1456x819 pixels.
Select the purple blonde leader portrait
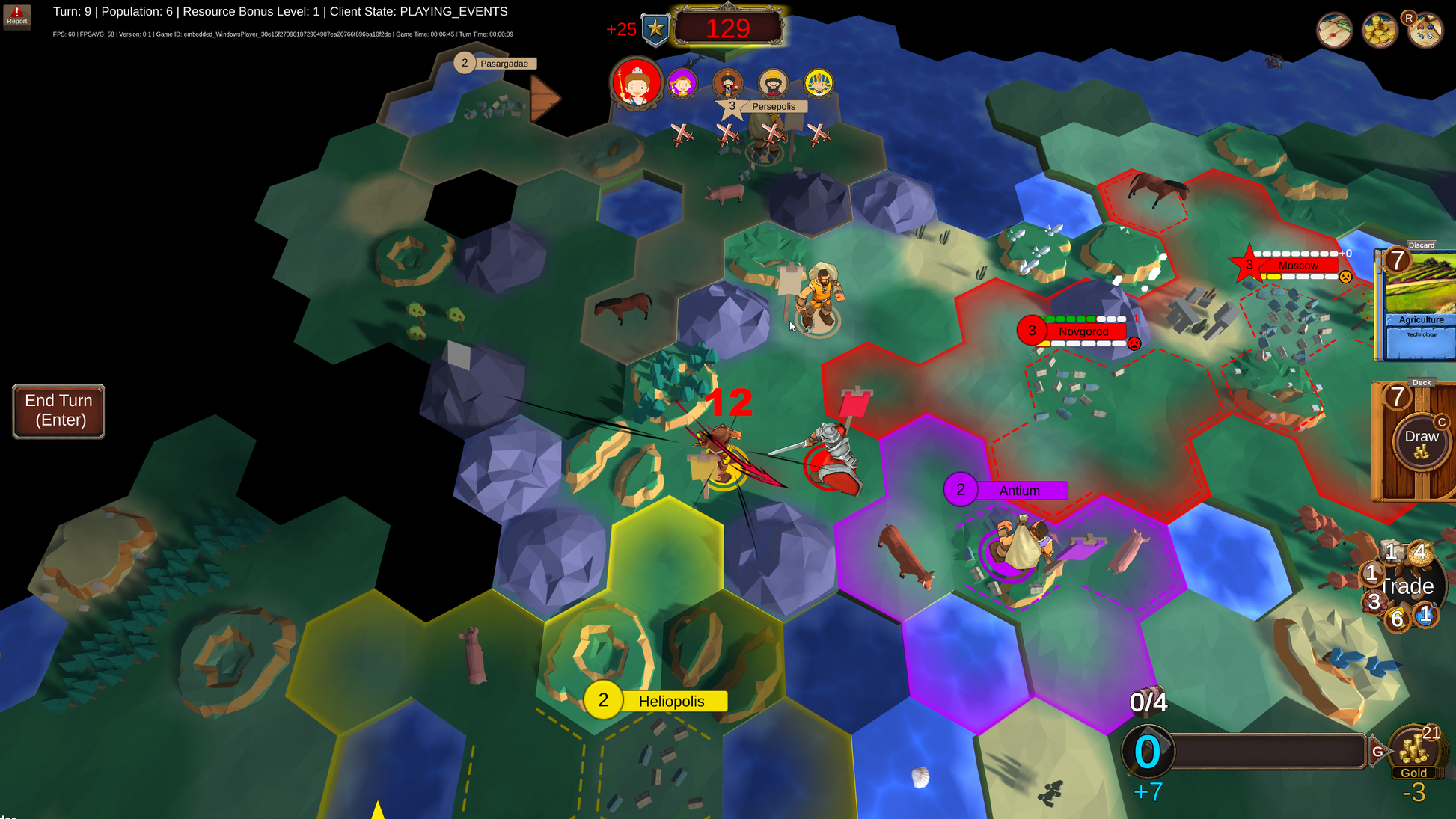click(x=682, y=83)
